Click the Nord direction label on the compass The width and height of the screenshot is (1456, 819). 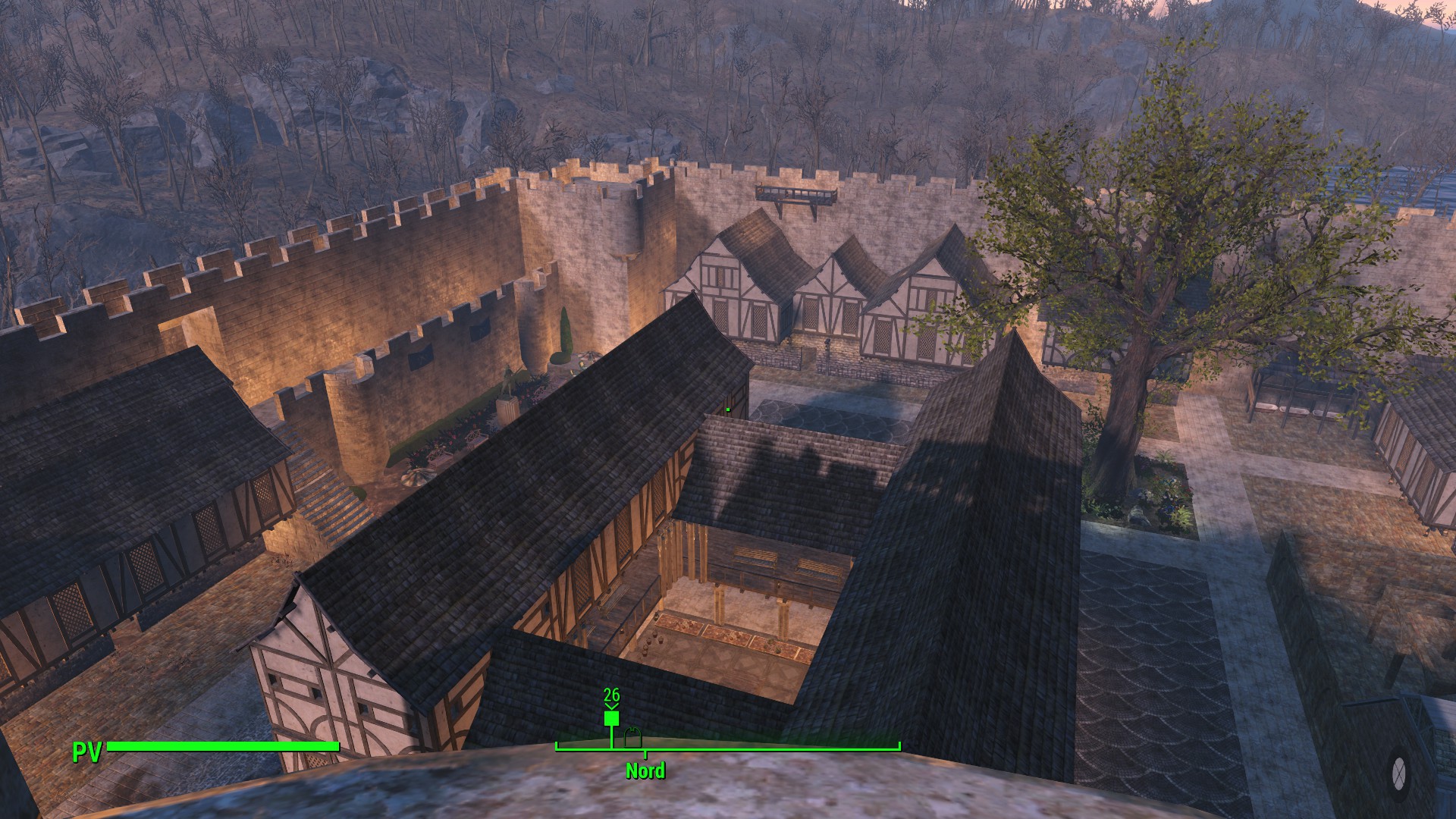[645, 771]
